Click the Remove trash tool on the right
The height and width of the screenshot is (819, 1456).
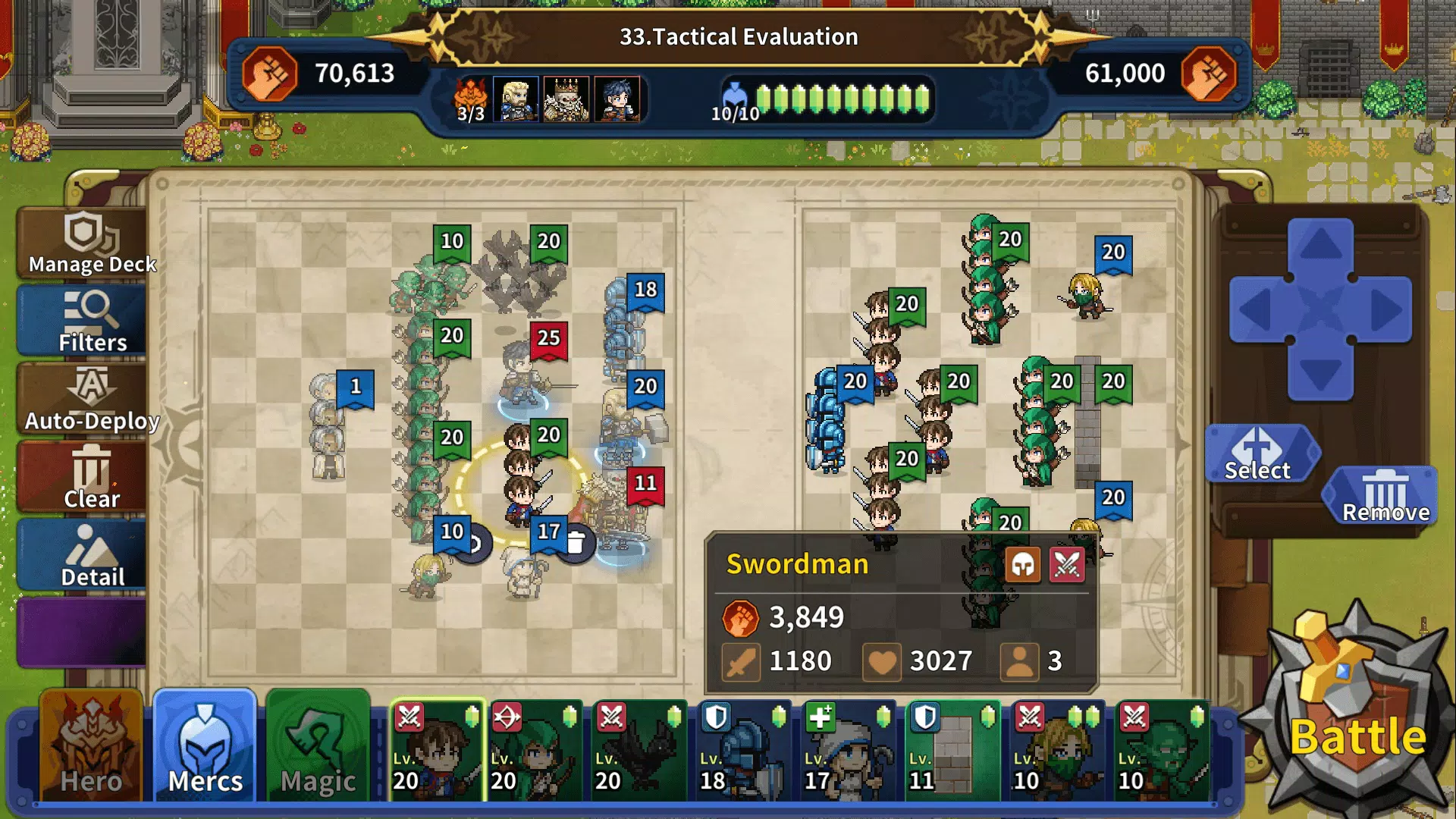tap(1382, 494)
